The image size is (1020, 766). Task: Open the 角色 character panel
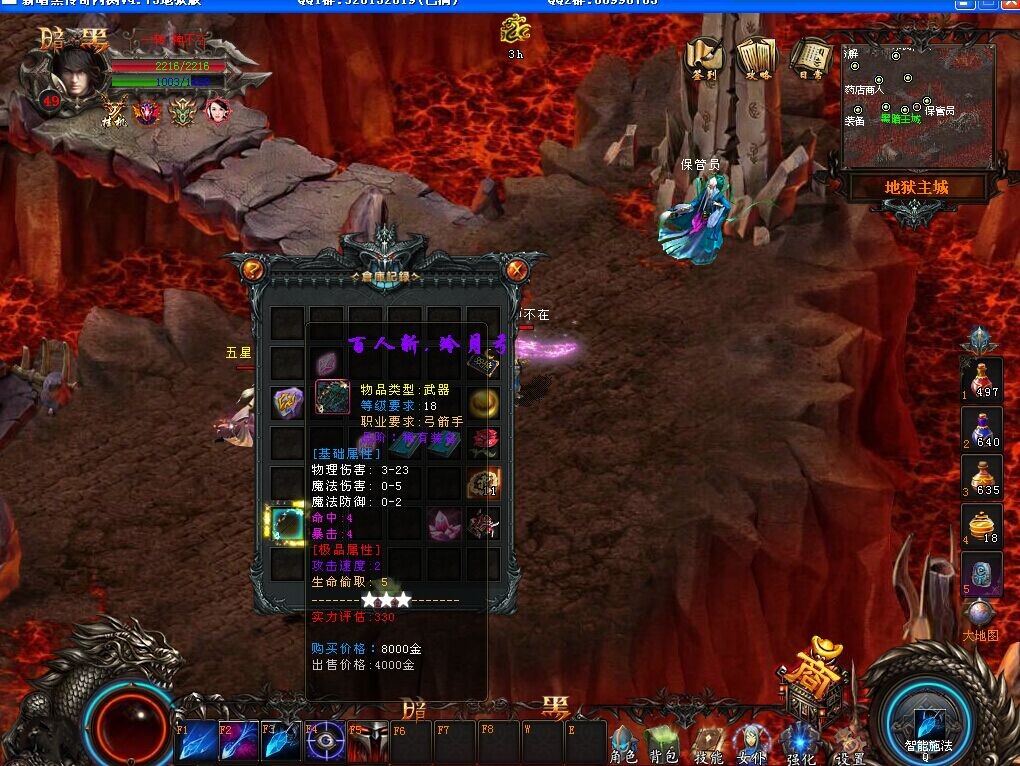click(x=624, y=744)
